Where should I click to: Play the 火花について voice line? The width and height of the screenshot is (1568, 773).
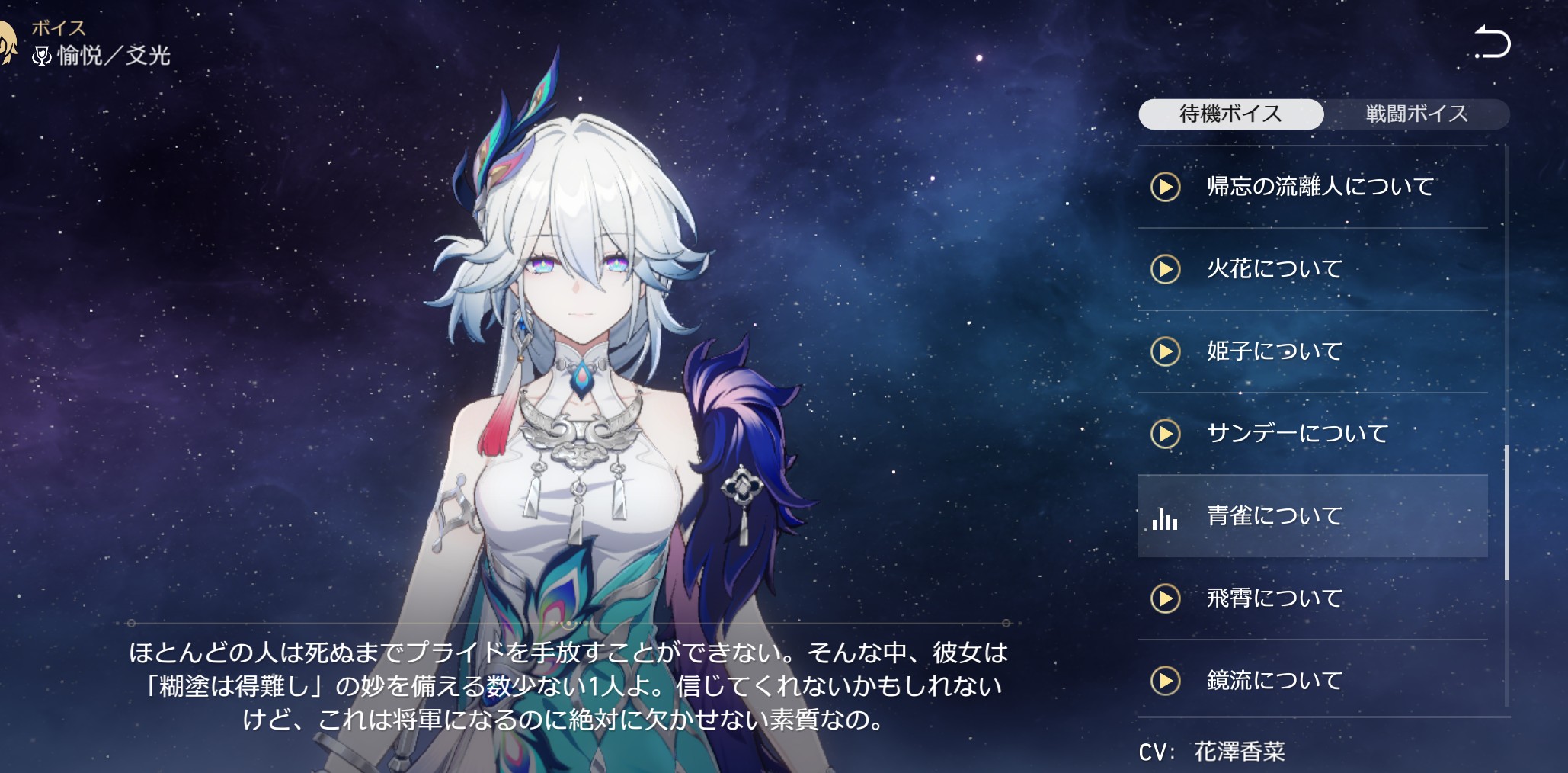point(1166,269)
